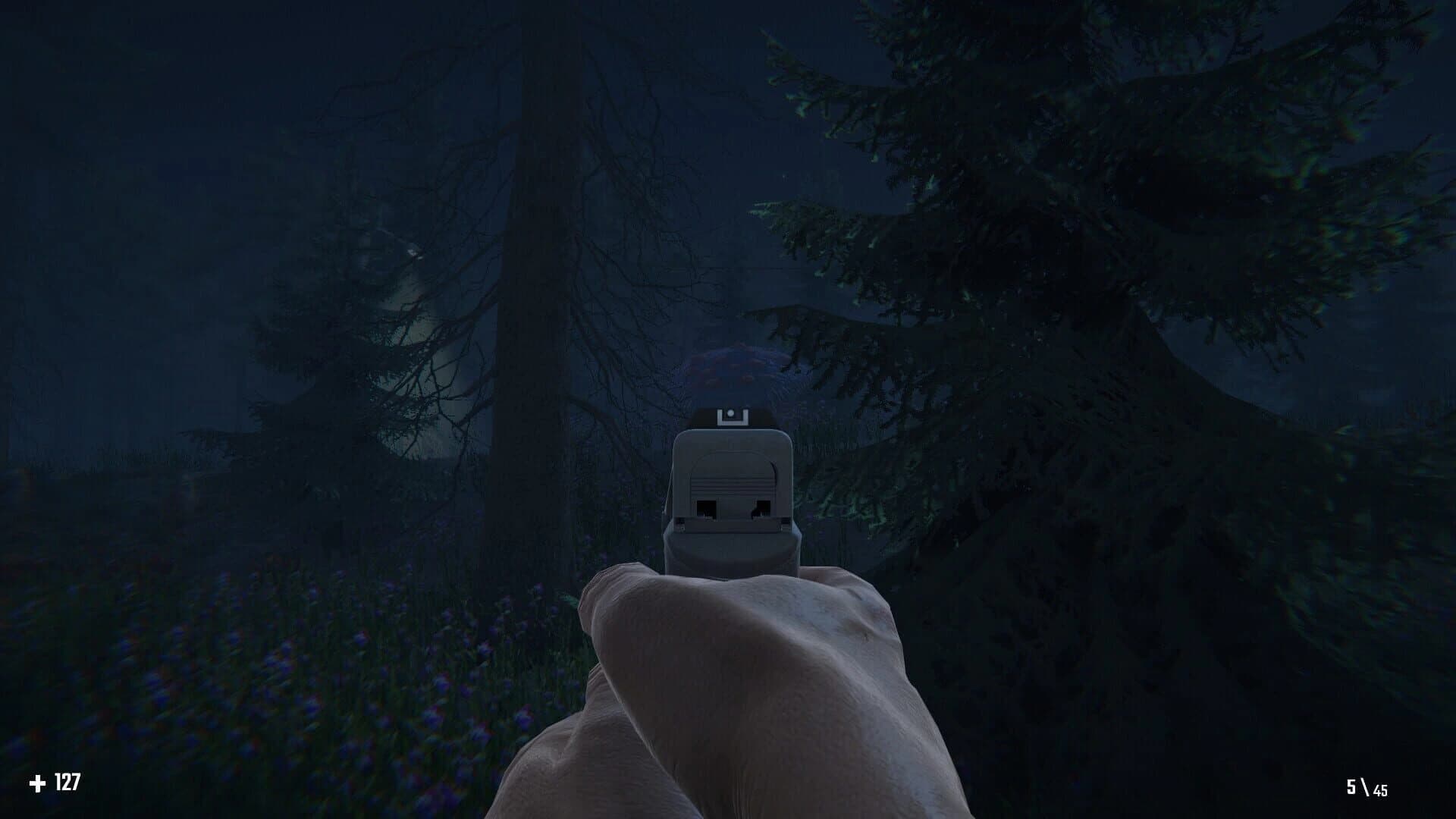Click the health cross icon
This screenshot has width=1456, height=819.
click(x=38, y=780)
